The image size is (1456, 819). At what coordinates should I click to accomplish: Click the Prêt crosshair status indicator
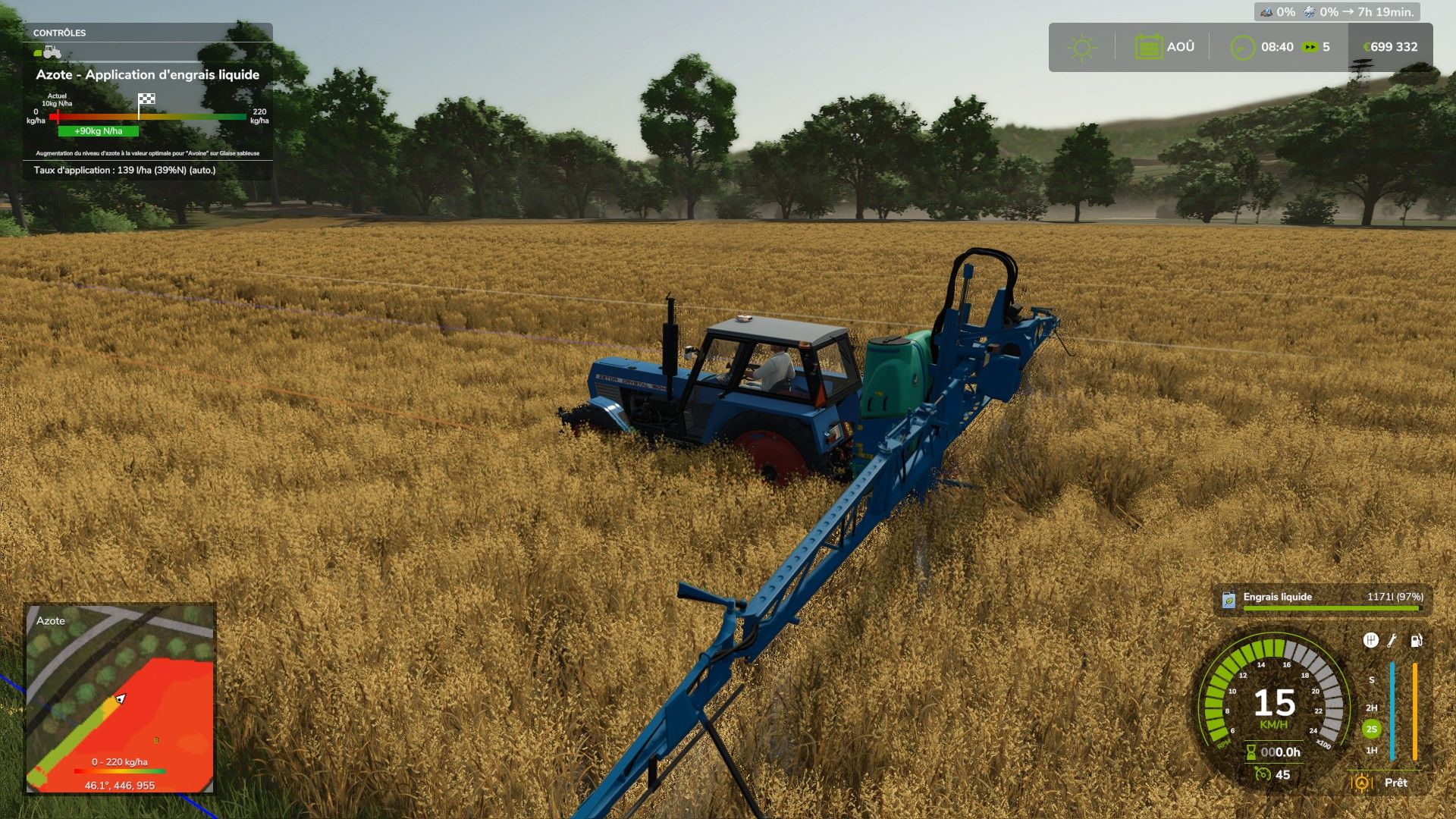1363,783
